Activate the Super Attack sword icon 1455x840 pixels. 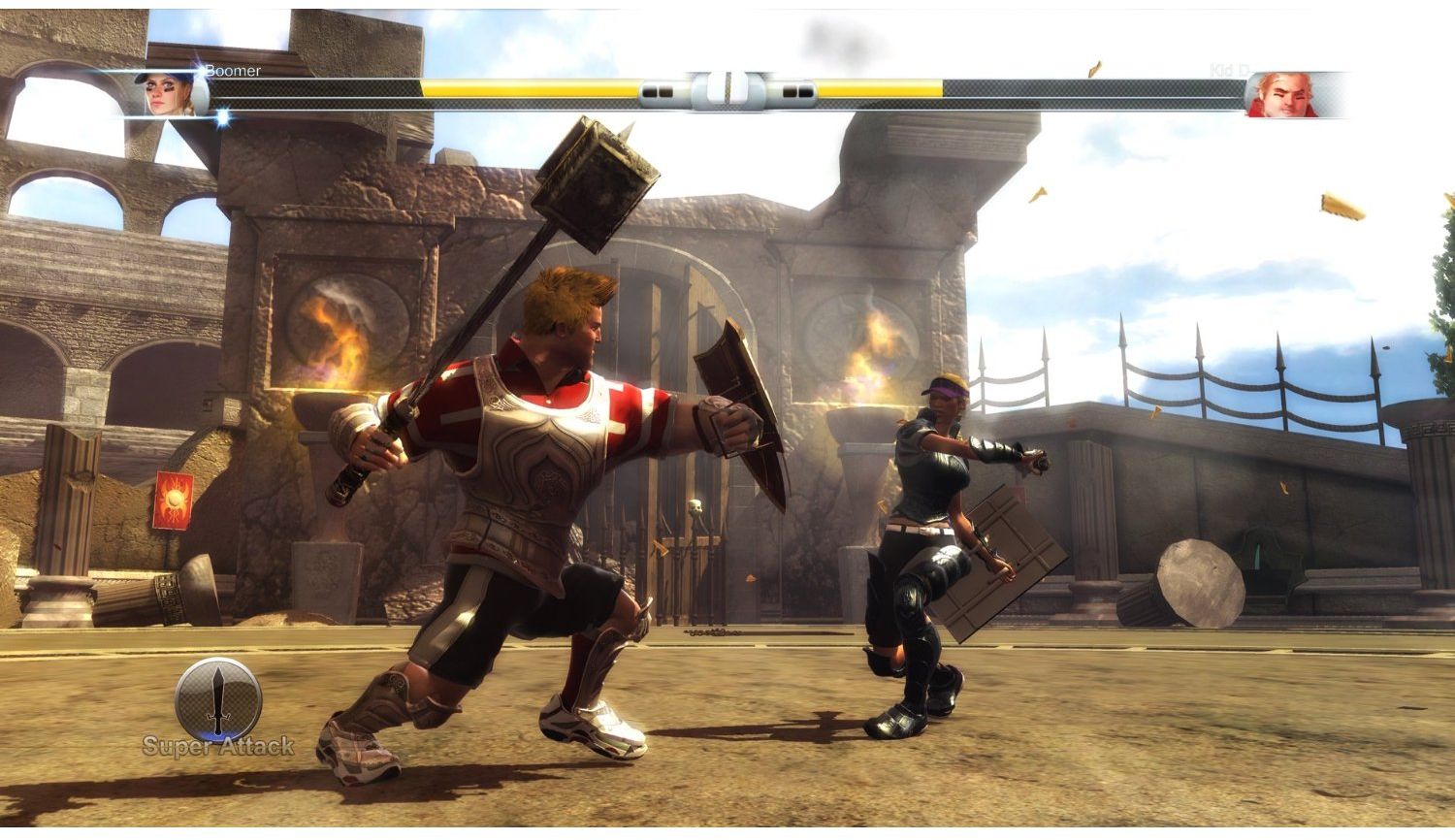tap(217, 698)
